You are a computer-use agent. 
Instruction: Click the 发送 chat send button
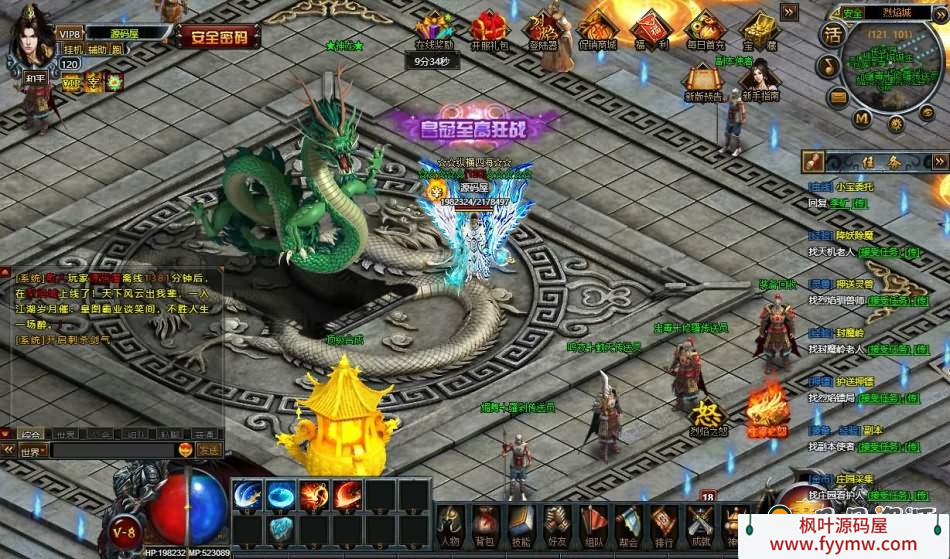[x=209, y=451]
